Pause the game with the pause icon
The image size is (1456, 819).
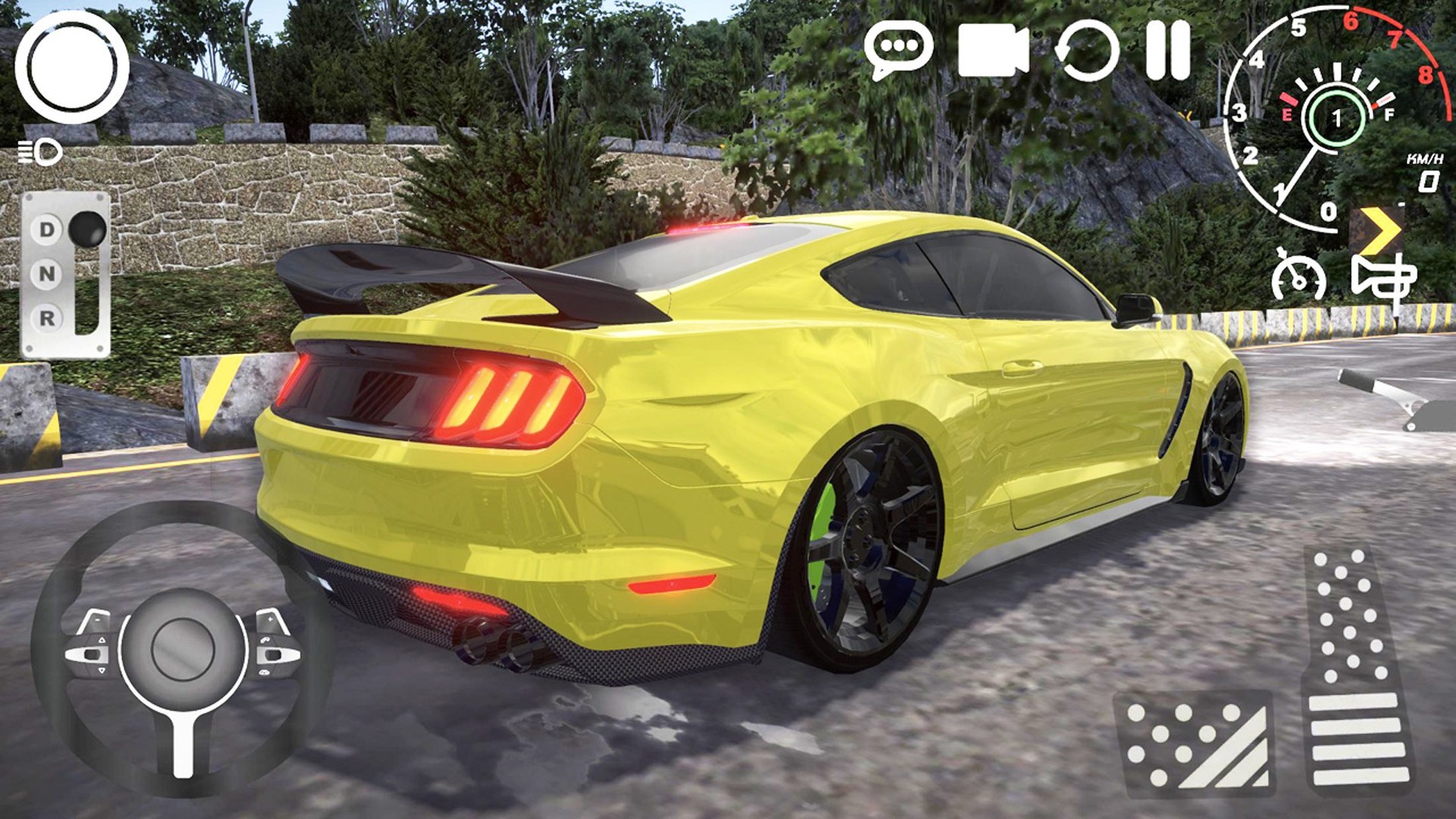(1168, 50)
